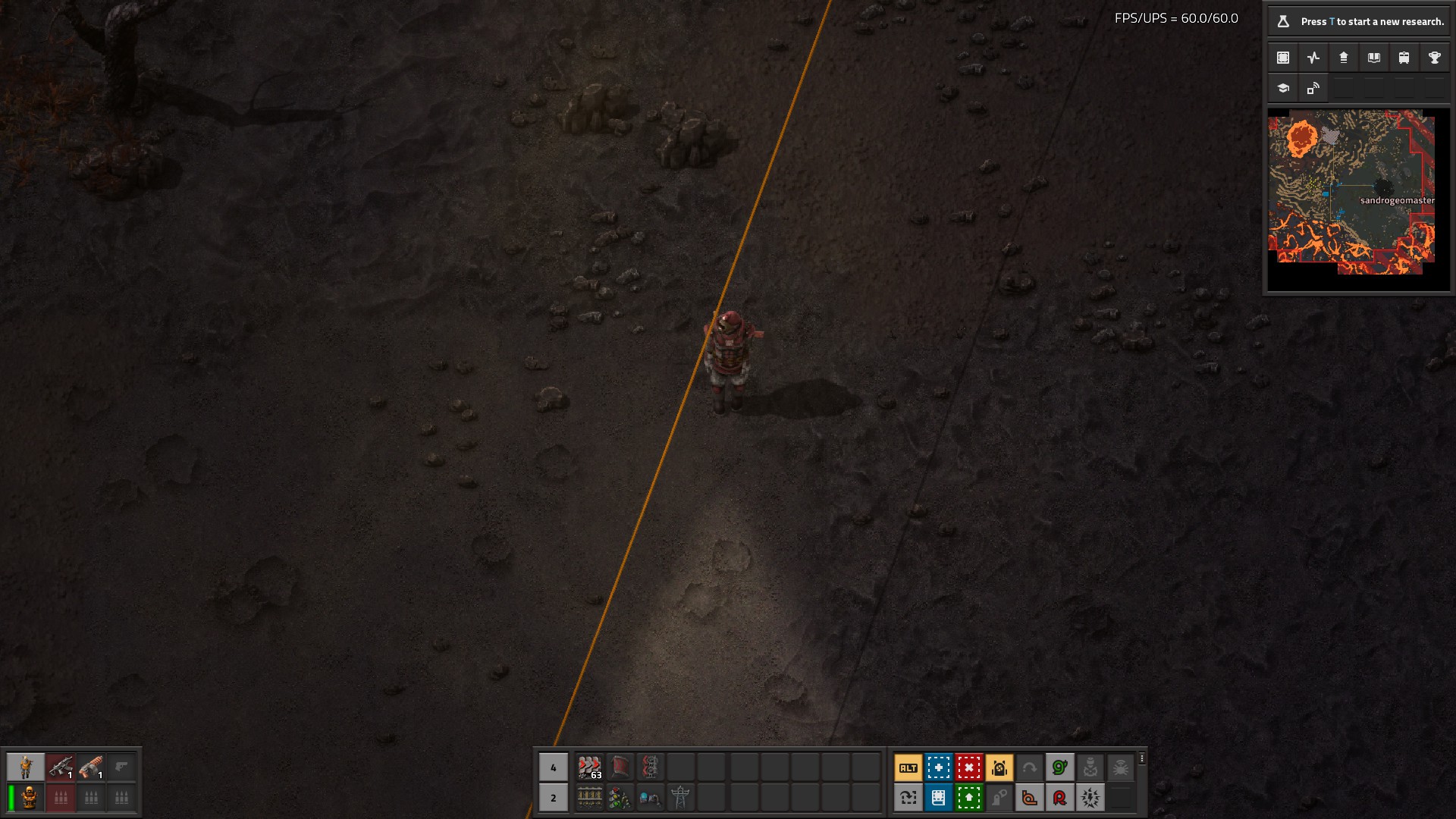The width and height of the screenshot is (1456, 819).
Task: Click the minimap
Action: pyautogui.click(x=1351, y=192)
